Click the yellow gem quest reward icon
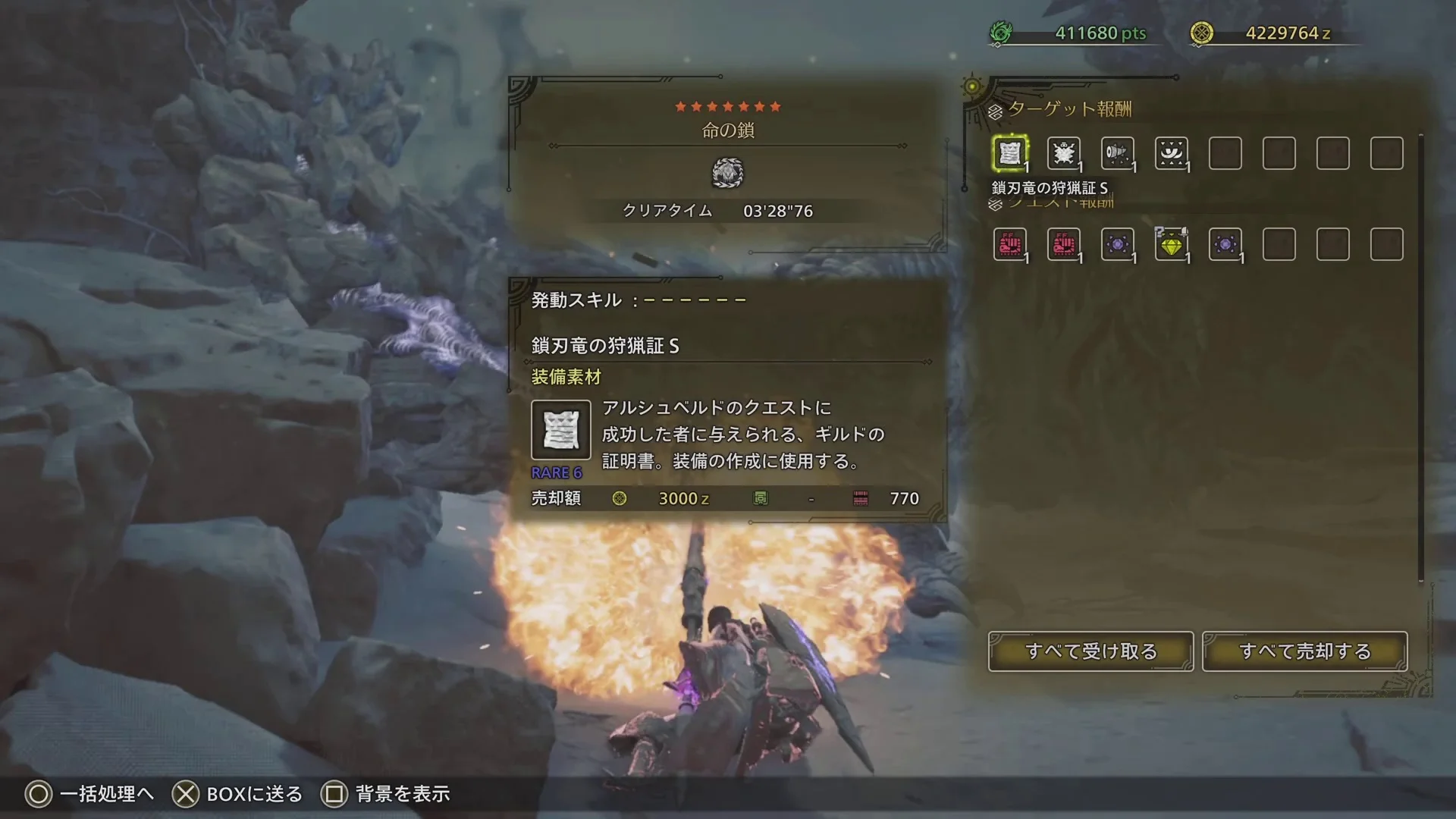The image size is (1456, 819). click(x=1172, y=244)
